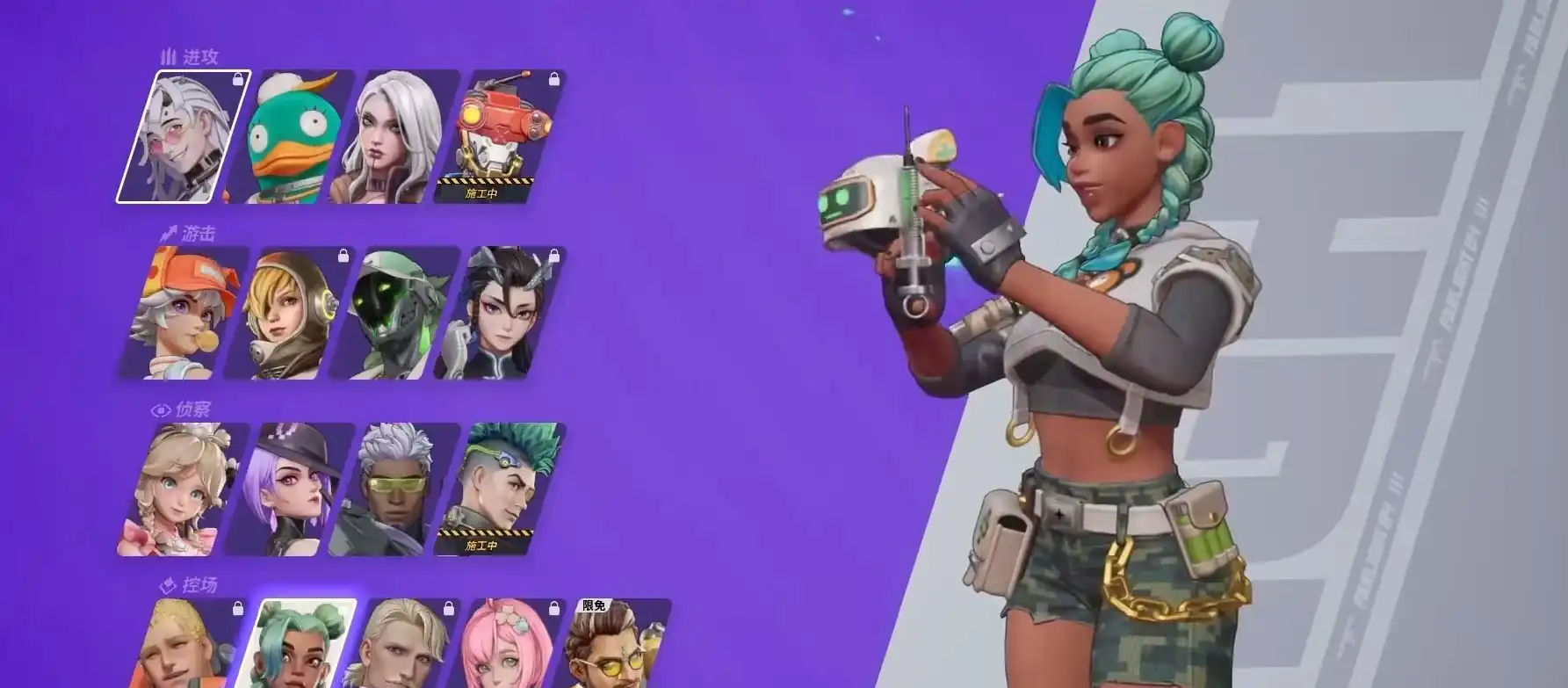The height and width of the screenshot is (688, 1568).
Task: Select the green mohawk hero card
Action: (499, 489)
